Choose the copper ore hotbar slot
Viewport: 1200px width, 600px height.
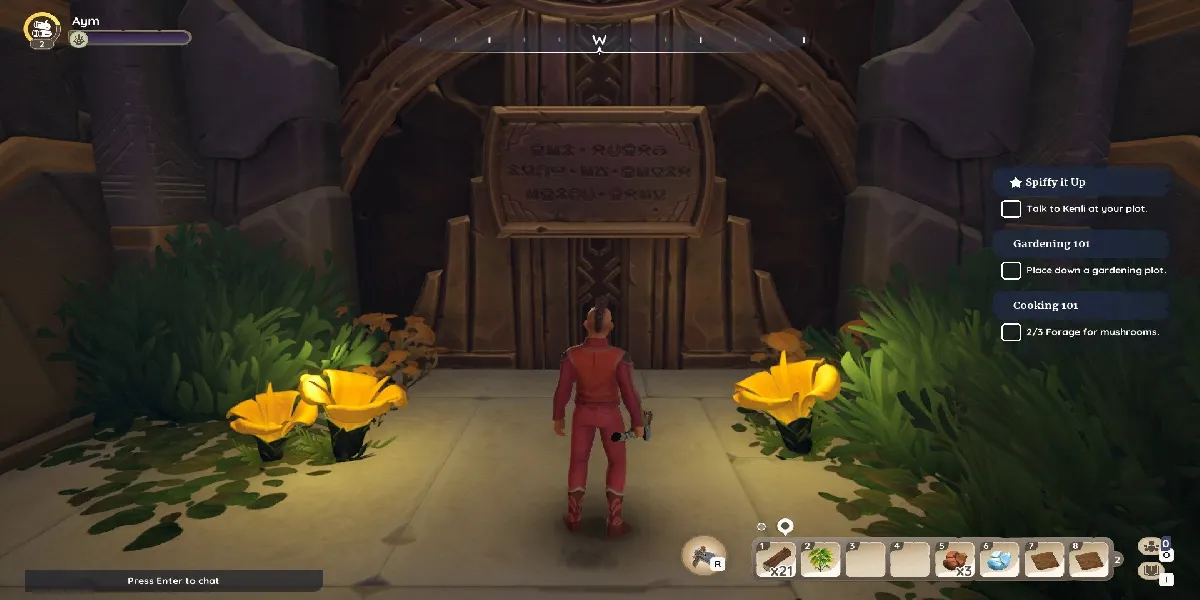tap(954, 561)
